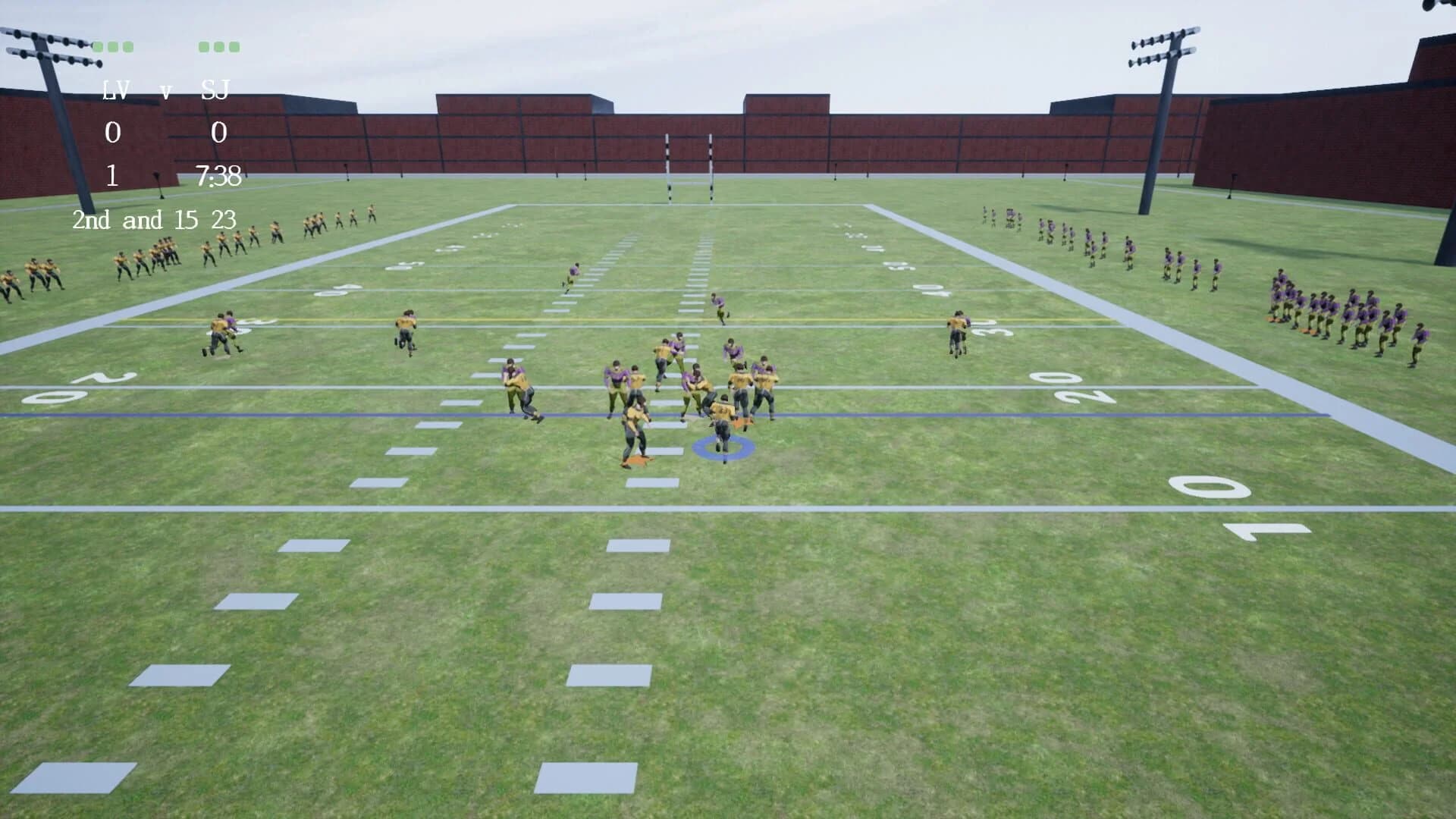1456x819 pixels.
Task: Click LV's score of 0
Action: point(112,133)
